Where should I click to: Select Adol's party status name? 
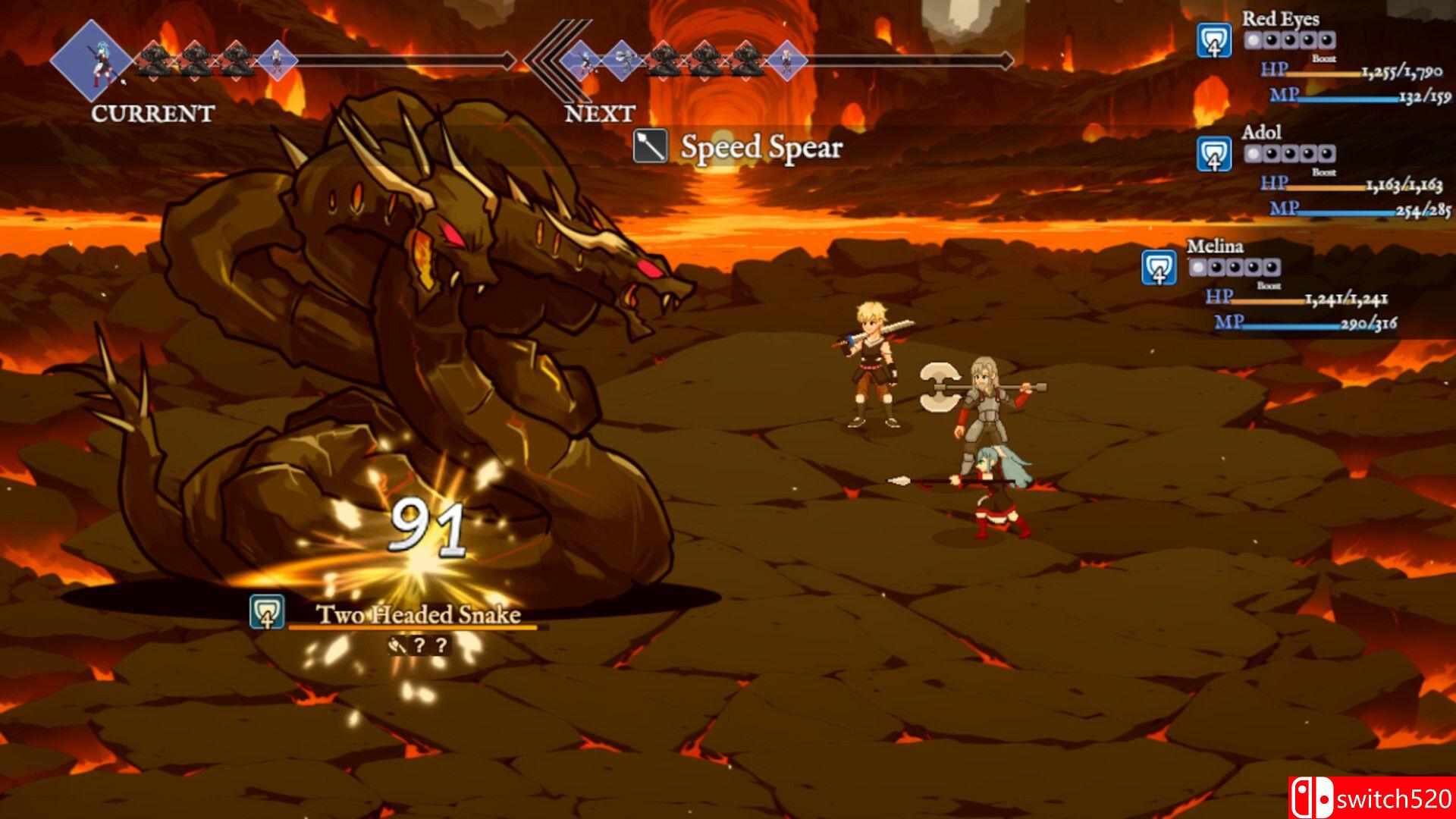1261,133
